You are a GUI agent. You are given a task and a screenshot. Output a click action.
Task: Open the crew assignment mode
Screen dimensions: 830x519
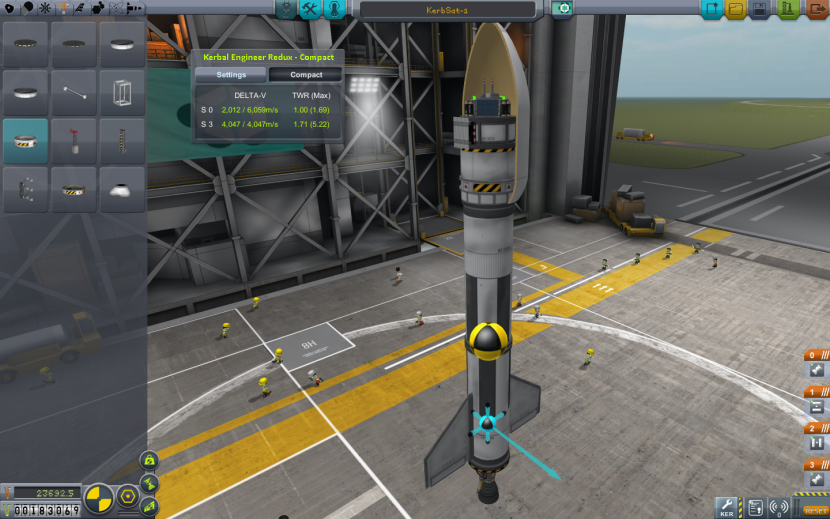[x=334, y=10]
